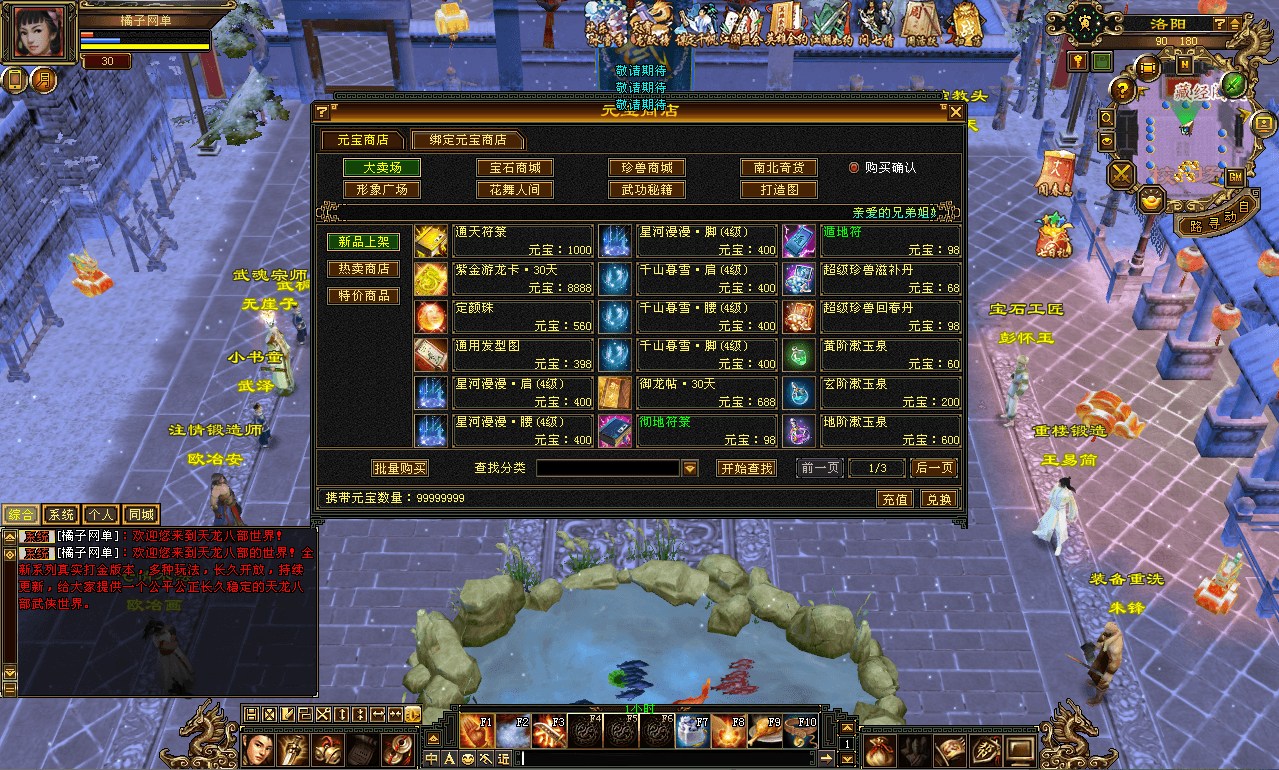This screenshot has height=770, width=1279.
Task: Open the 珍兽商城 category
Action: coord(647,168)
